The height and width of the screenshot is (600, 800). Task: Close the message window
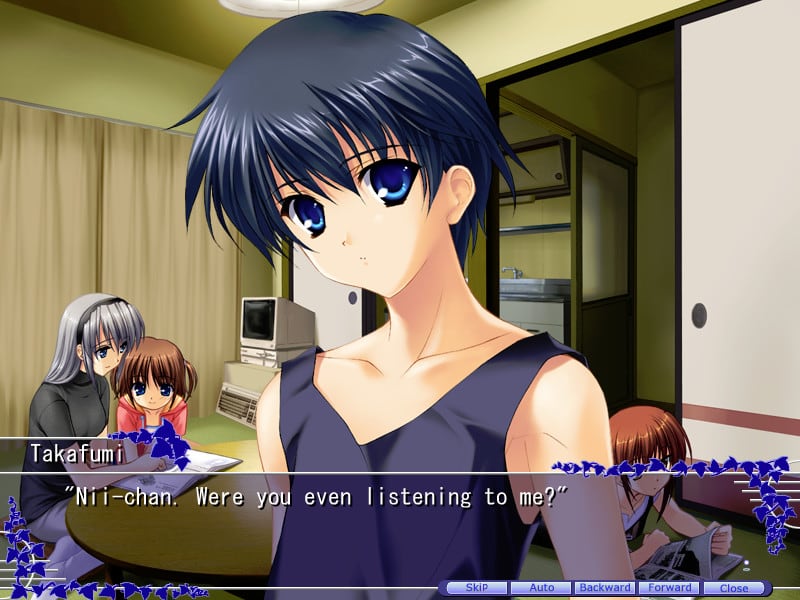point(733,588)
